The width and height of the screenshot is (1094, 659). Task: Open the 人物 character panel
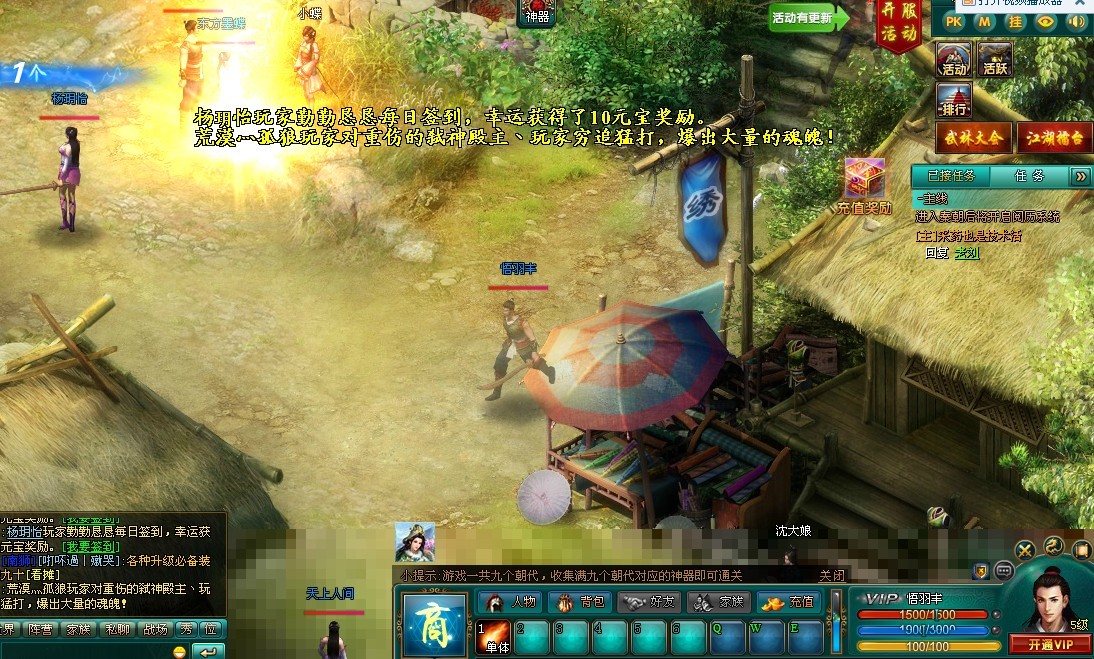click(x=512, y=602)
